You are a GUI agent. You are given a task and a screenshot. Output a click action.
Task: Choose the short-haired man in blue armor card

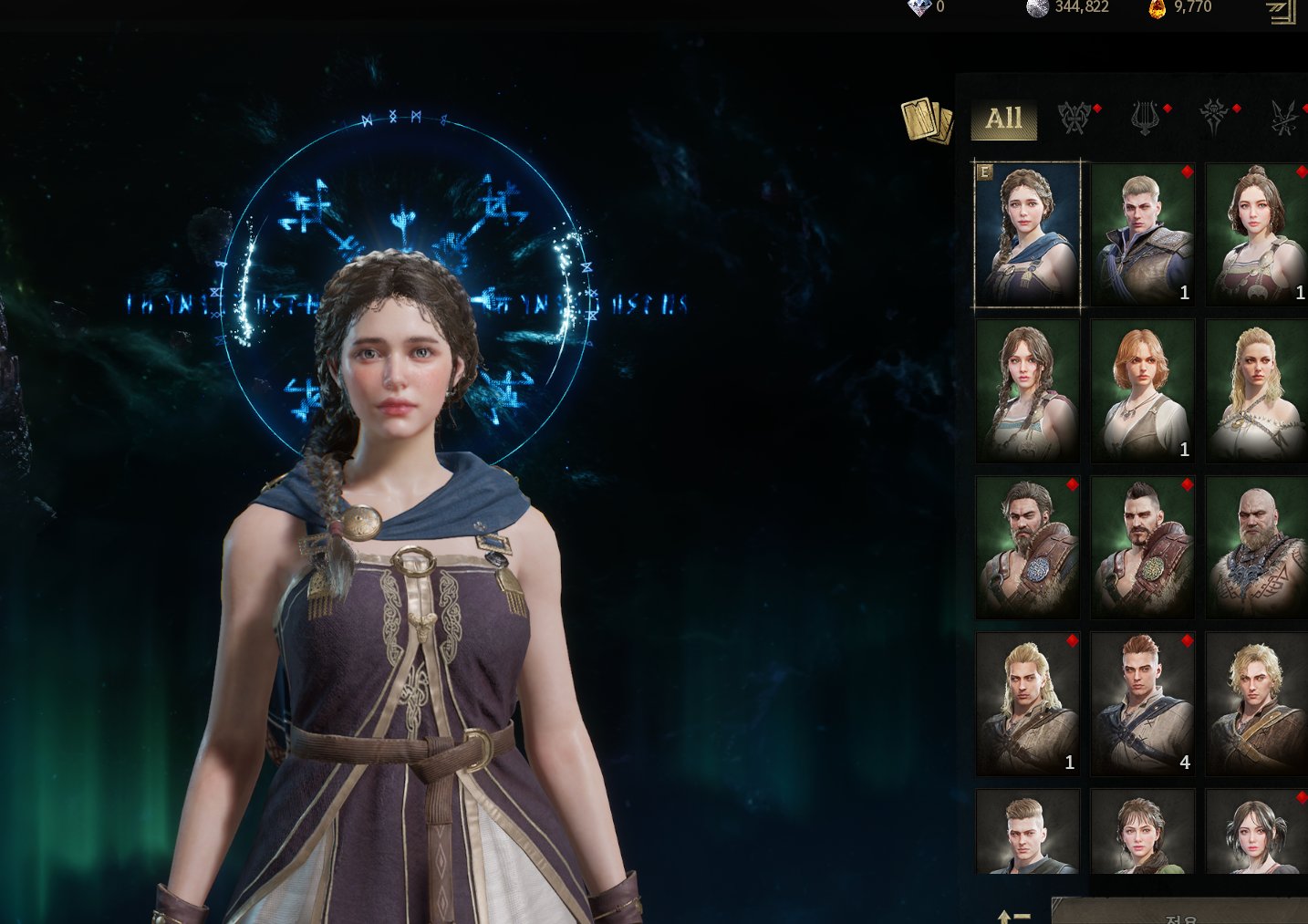(x=1142, y=234)
